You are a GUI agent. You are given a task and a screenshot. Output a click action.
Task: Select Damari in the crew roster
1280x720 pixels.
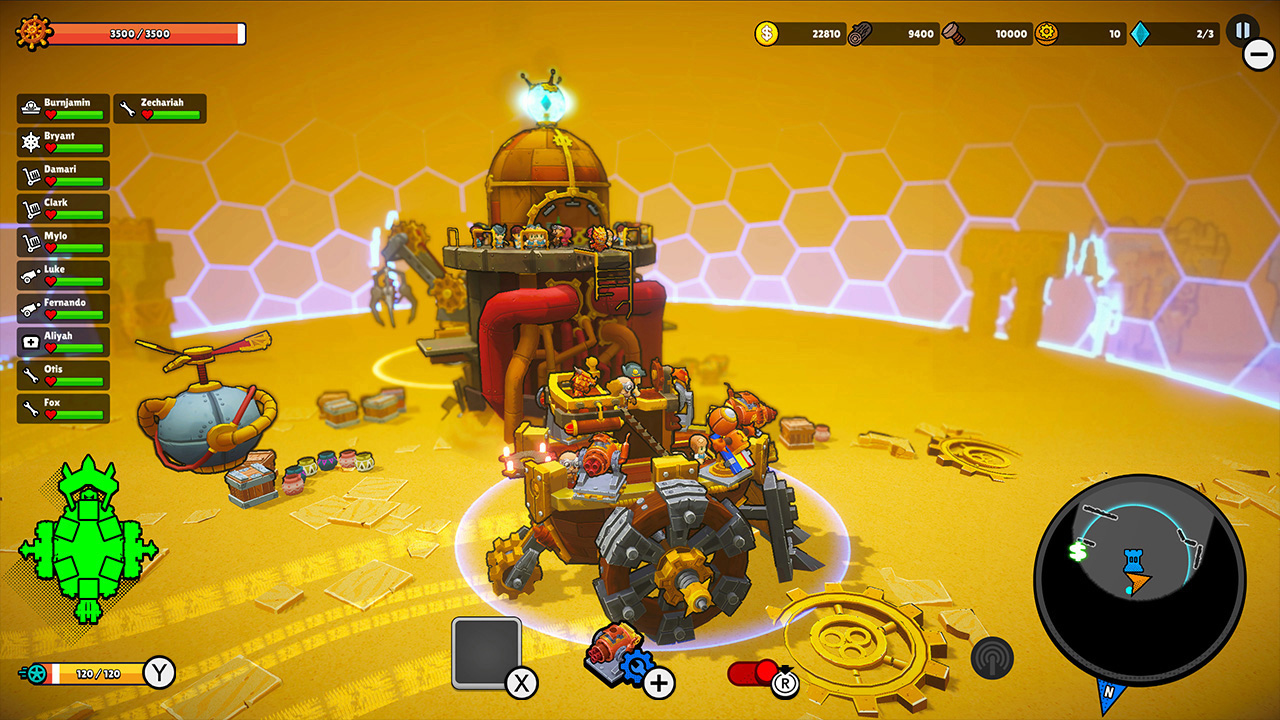[x=63, y=175]
